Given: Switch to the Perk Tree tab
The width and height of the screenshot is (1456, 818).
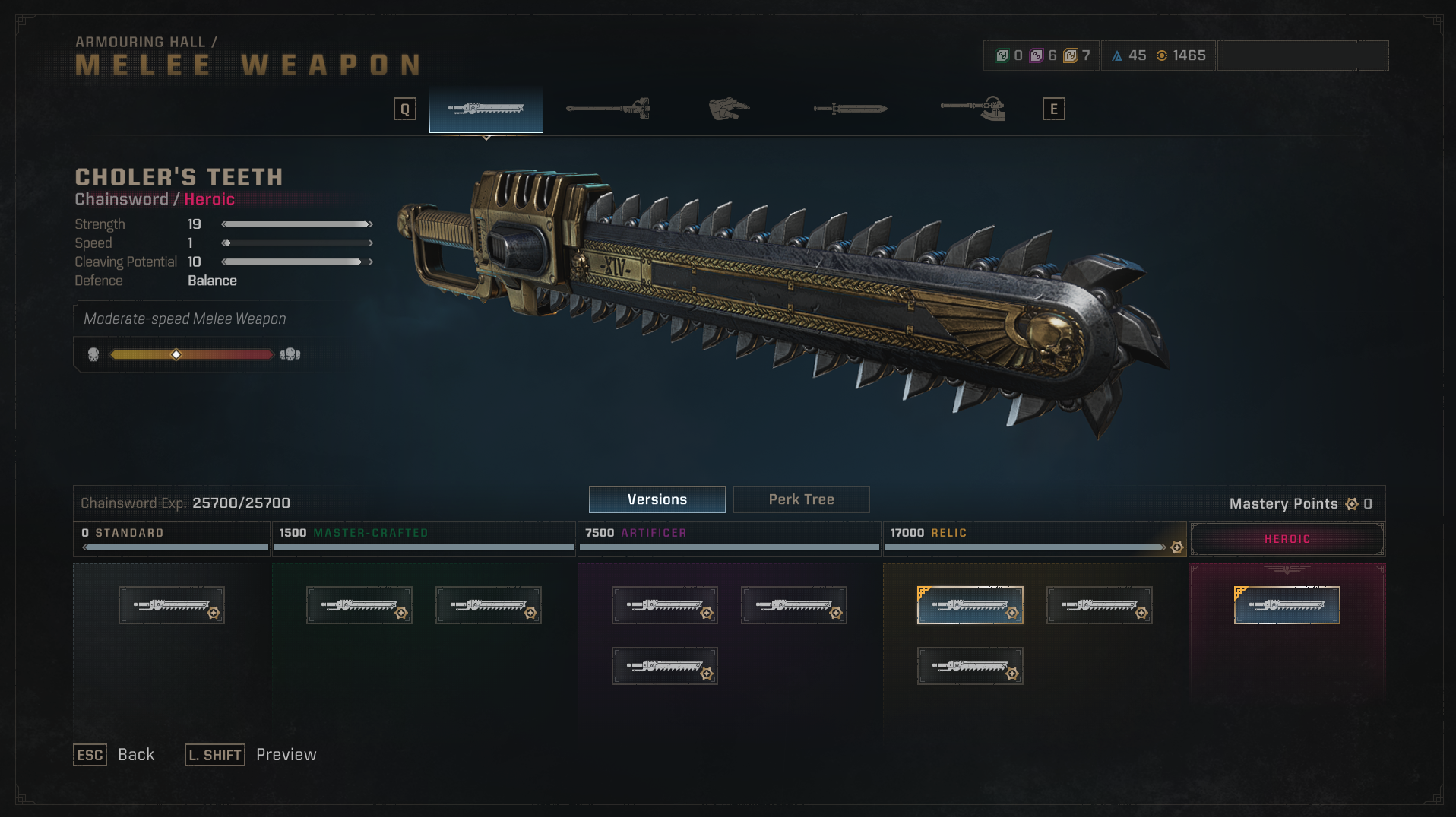Looking at the screenshot, I should click(x=801, y=499).
